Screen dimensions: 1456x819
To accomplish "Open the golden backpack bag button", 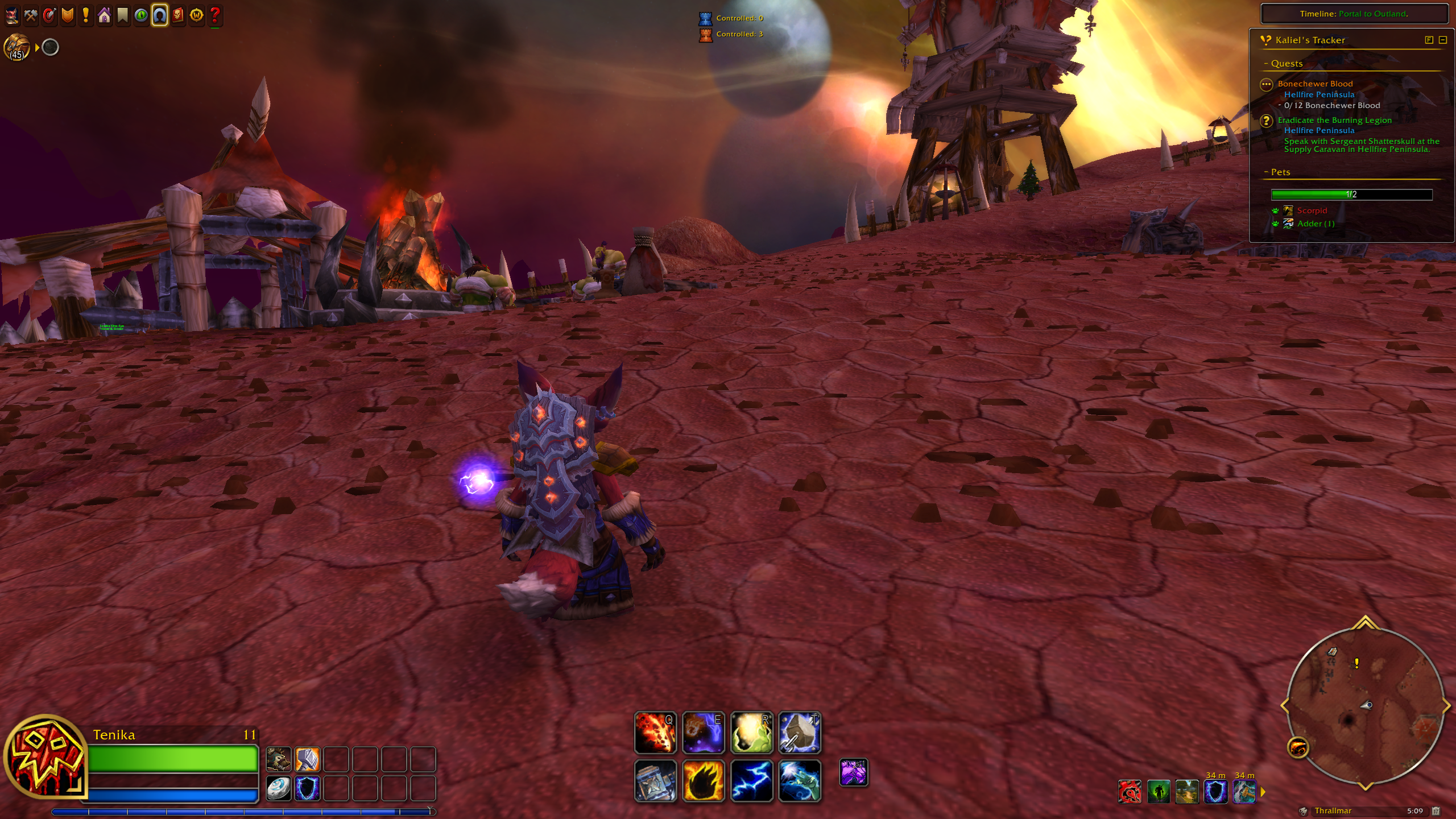I will [x=17, y=47].
